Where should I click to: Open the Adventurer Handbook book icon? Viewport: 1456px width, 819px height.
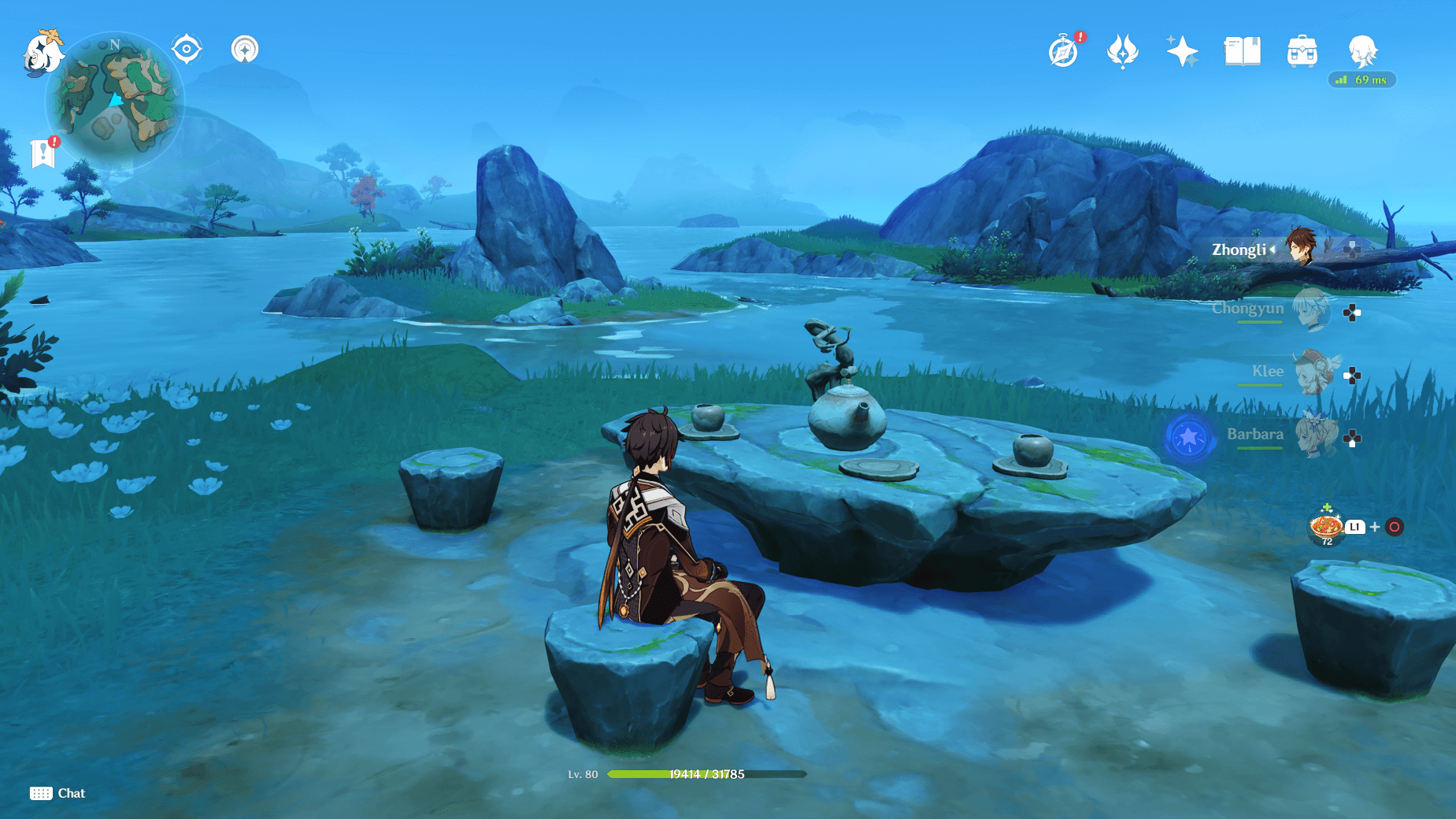1243,50
